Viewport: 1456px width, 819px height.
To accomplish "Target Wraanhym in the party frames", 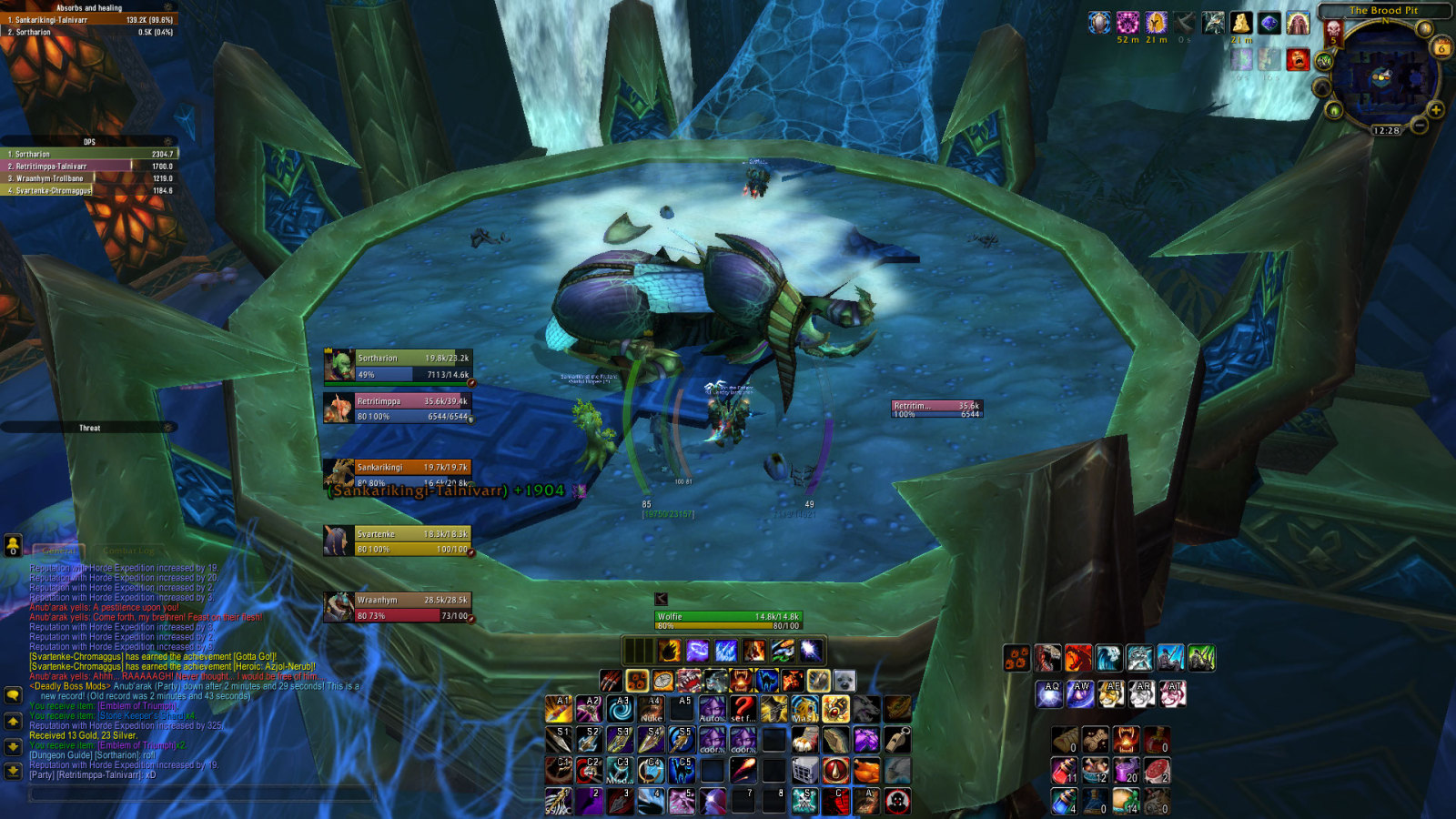I will 398,607.
